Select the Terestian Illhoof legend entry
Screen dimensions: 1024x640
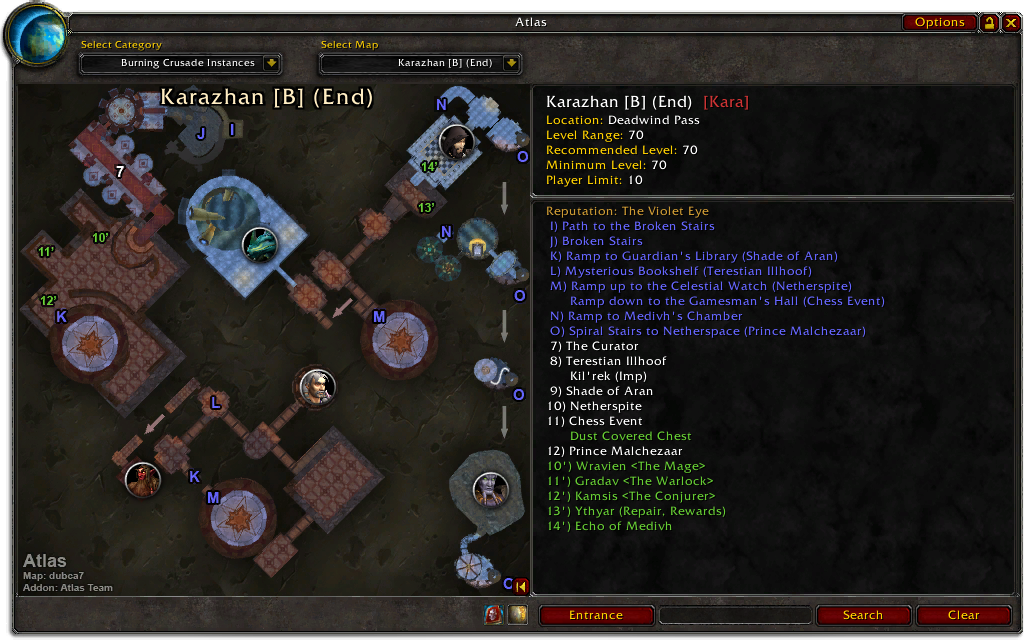[x=616, y=361]
